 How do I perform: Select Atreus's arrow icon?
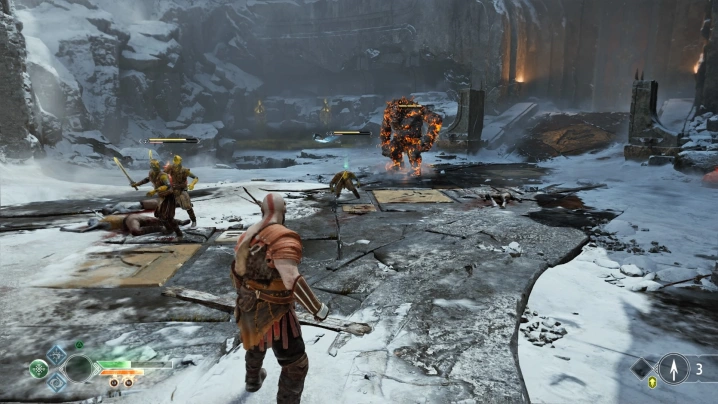point(673,368)
